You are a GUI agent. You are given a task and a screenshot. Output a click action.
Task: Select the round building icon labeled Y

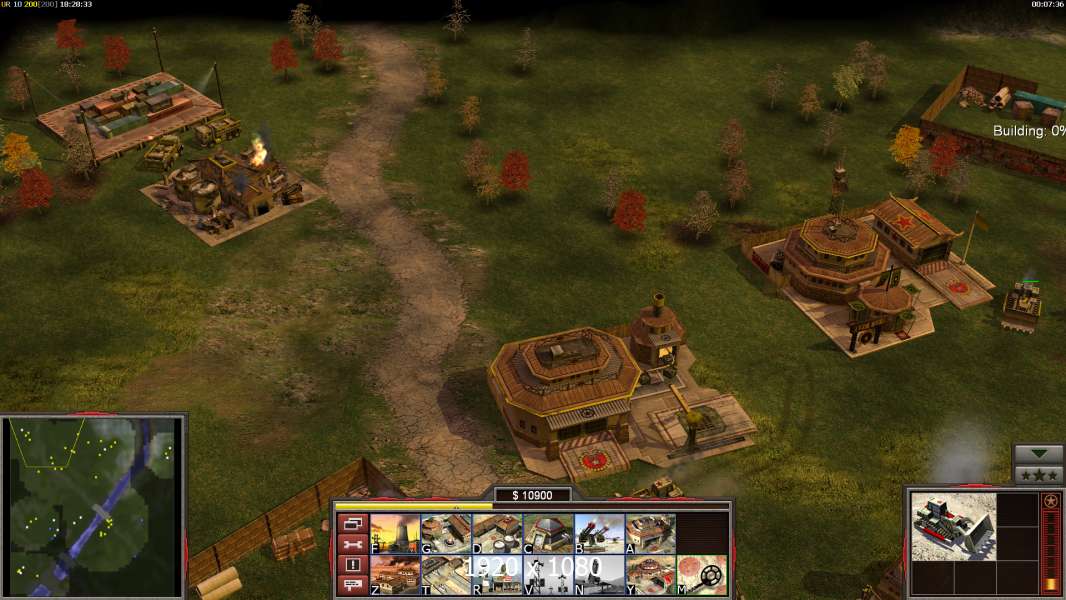[x=650, y=575]
